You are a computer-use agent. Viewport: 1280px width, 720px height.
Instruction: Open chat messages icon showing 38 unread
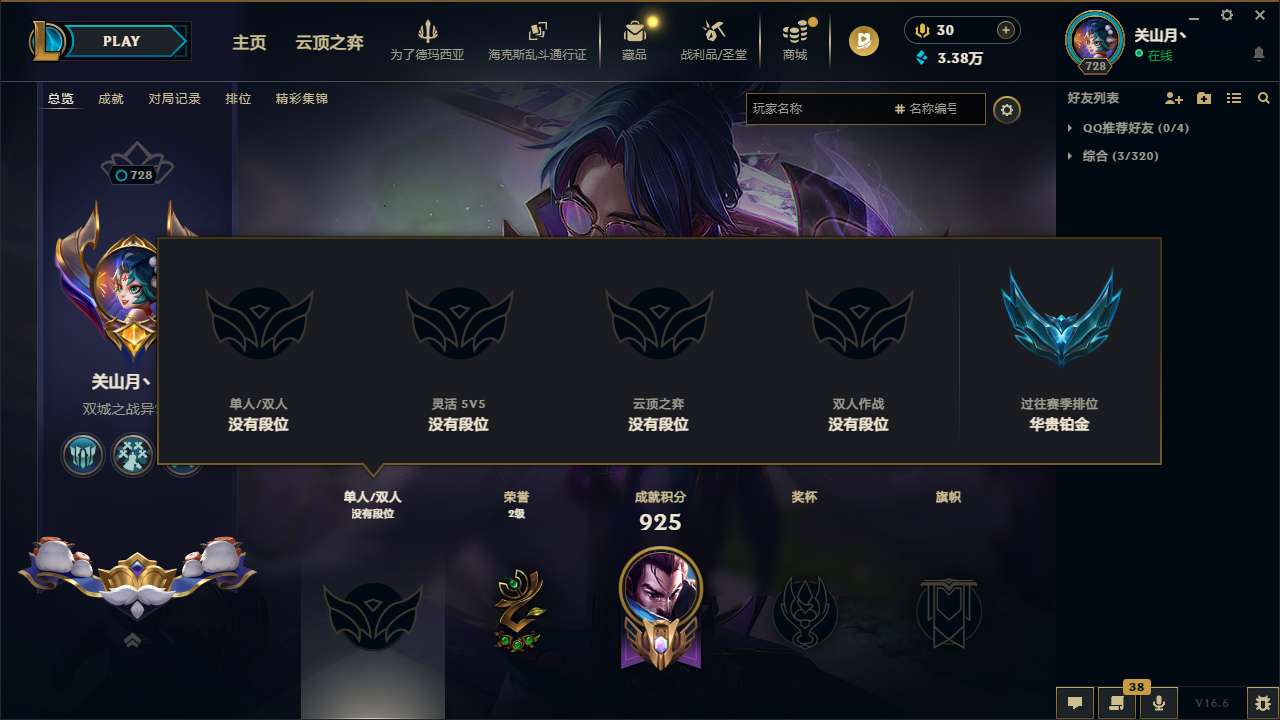click(x=1116, y=704)
